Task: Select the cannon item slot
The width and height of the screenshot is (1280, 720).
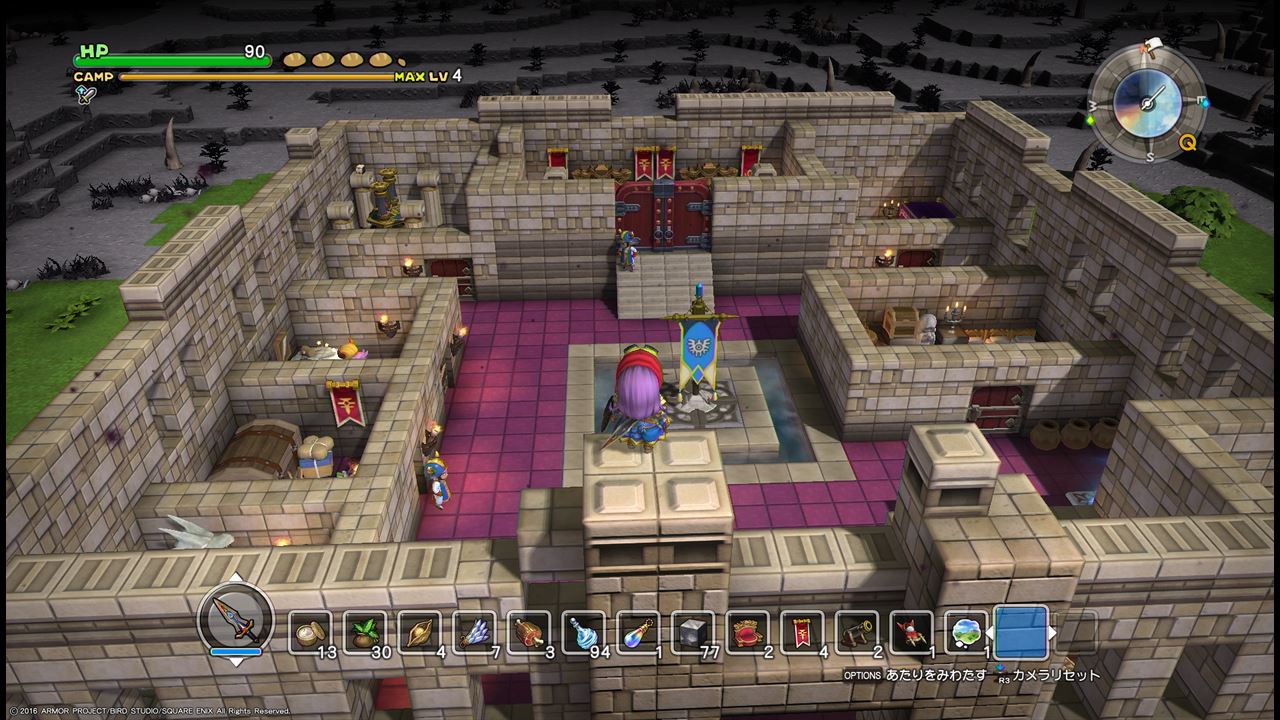Action: [856, 632]
